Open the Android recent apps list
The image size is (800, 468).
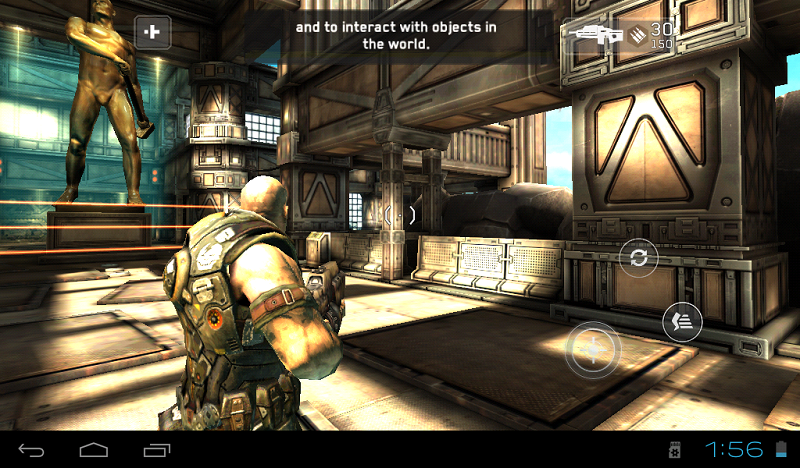point(157,449)
